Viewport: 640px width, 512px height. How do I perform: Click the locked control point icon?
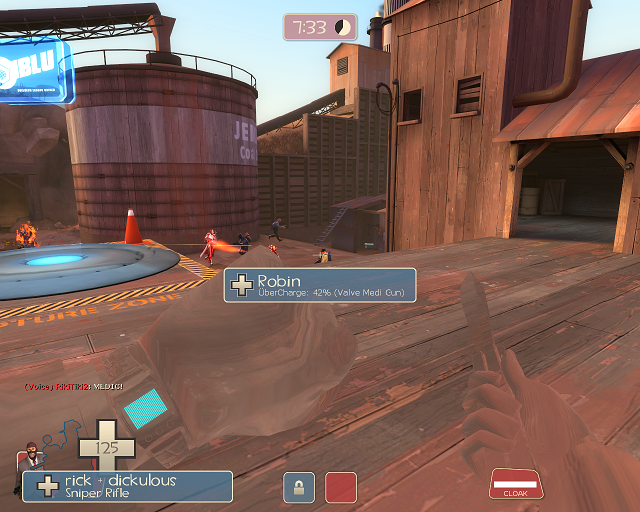point(298,487)
